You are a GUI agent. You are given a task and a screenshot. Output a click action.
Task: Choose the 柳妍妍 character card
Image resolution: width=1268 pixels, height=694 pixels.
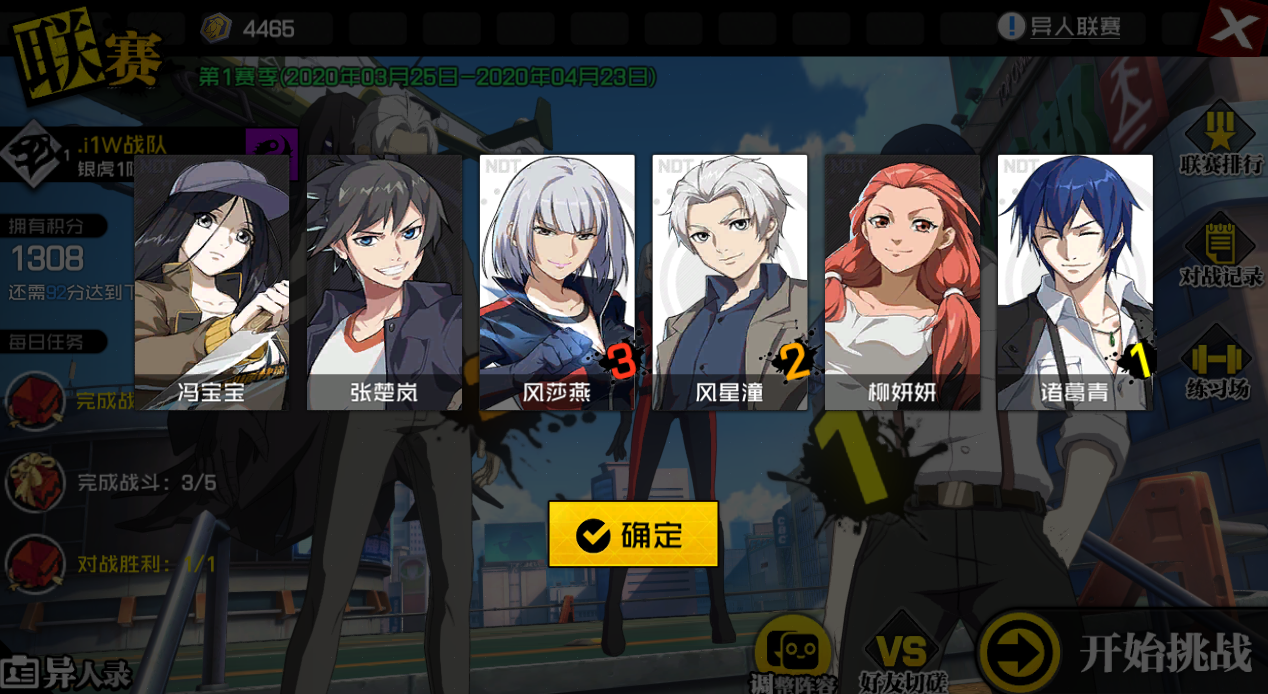point(902,282)
